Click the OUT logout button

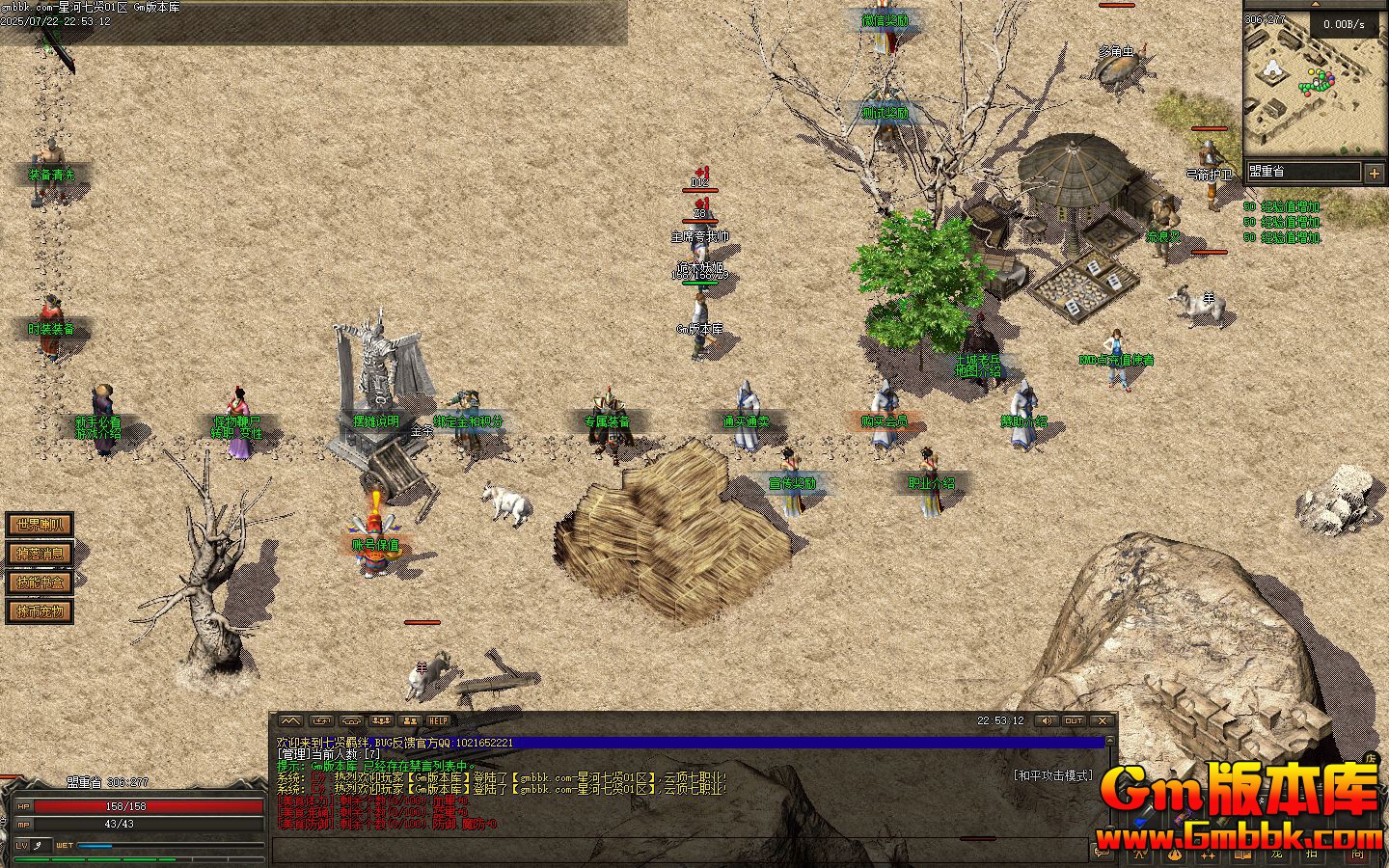pyautogui.click(x=1074, y=720)
